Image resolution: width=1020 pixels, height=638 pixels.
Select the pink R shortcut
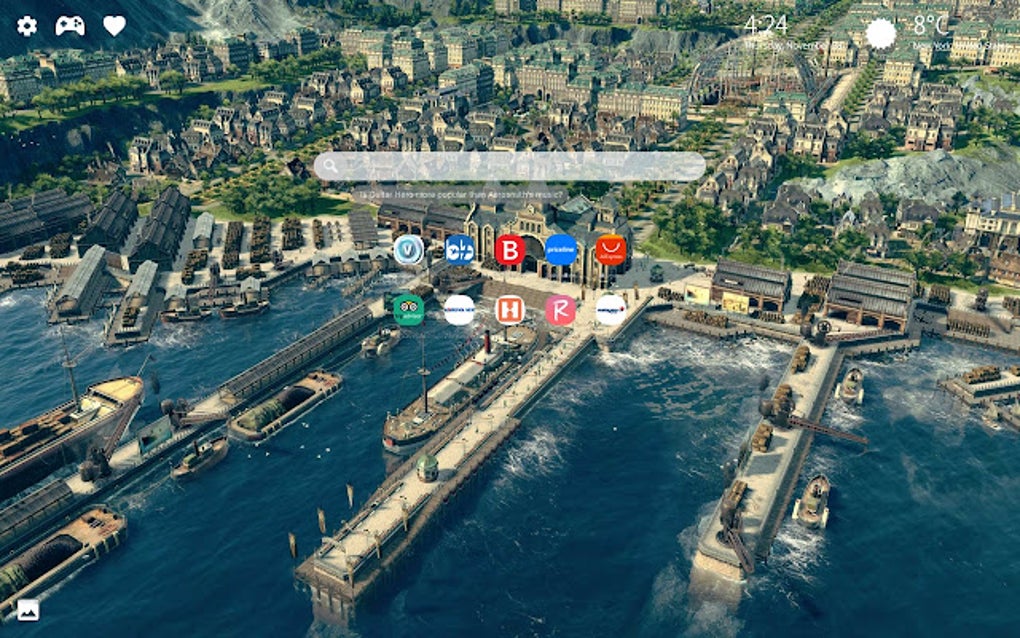(560, 310)
